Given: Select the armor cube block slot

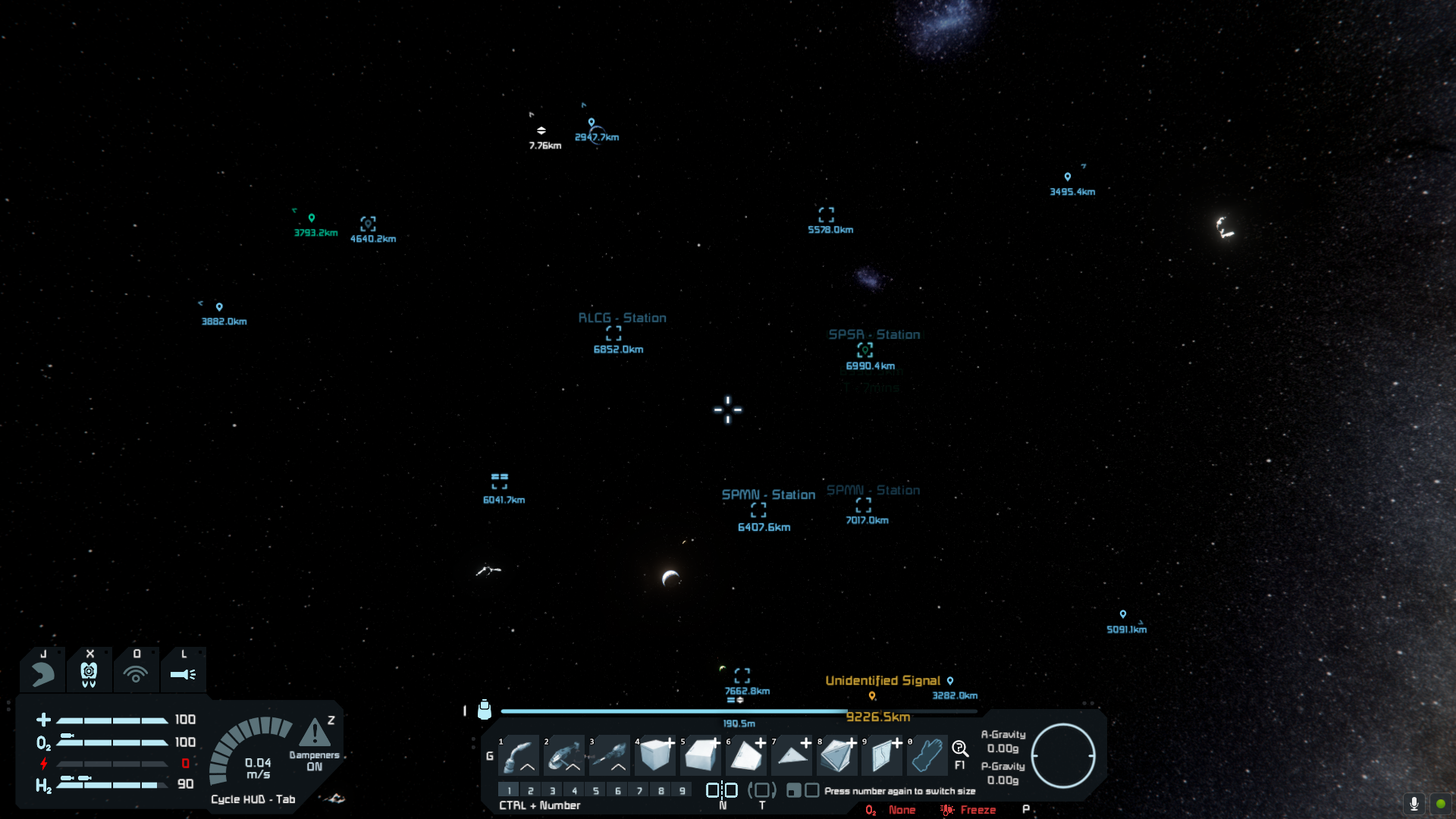Looking at the screenshot, I should tap(657, 755).
